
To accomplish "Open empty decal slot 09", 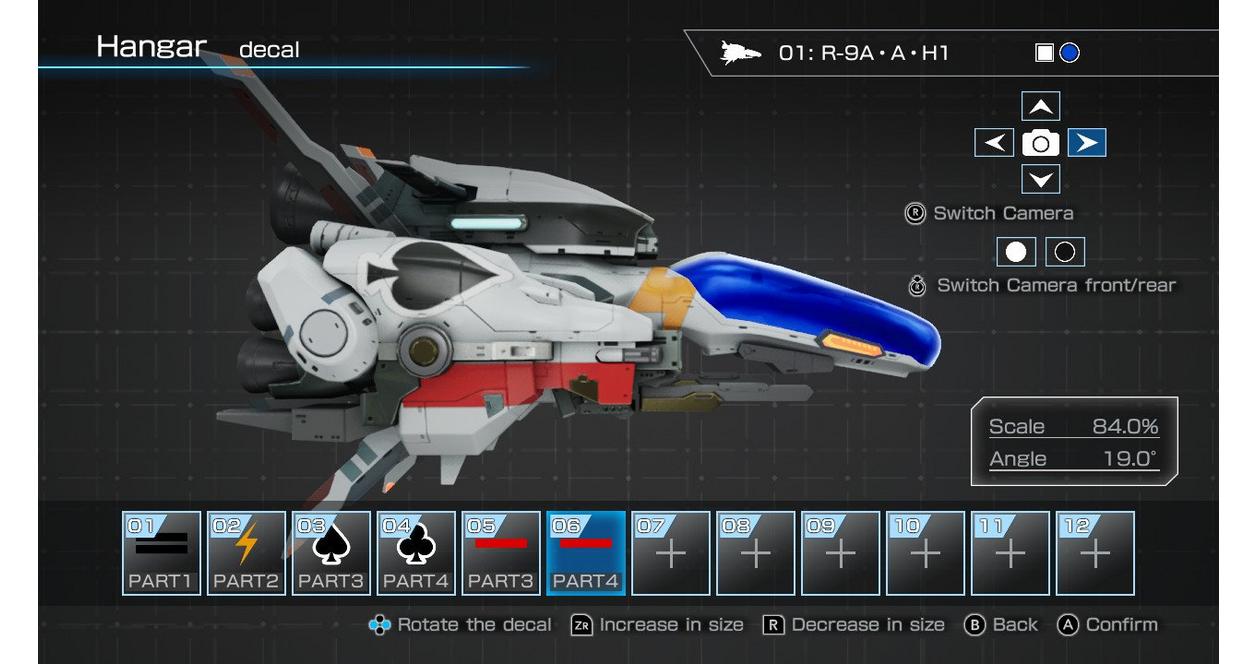I will tap(841, 553).
